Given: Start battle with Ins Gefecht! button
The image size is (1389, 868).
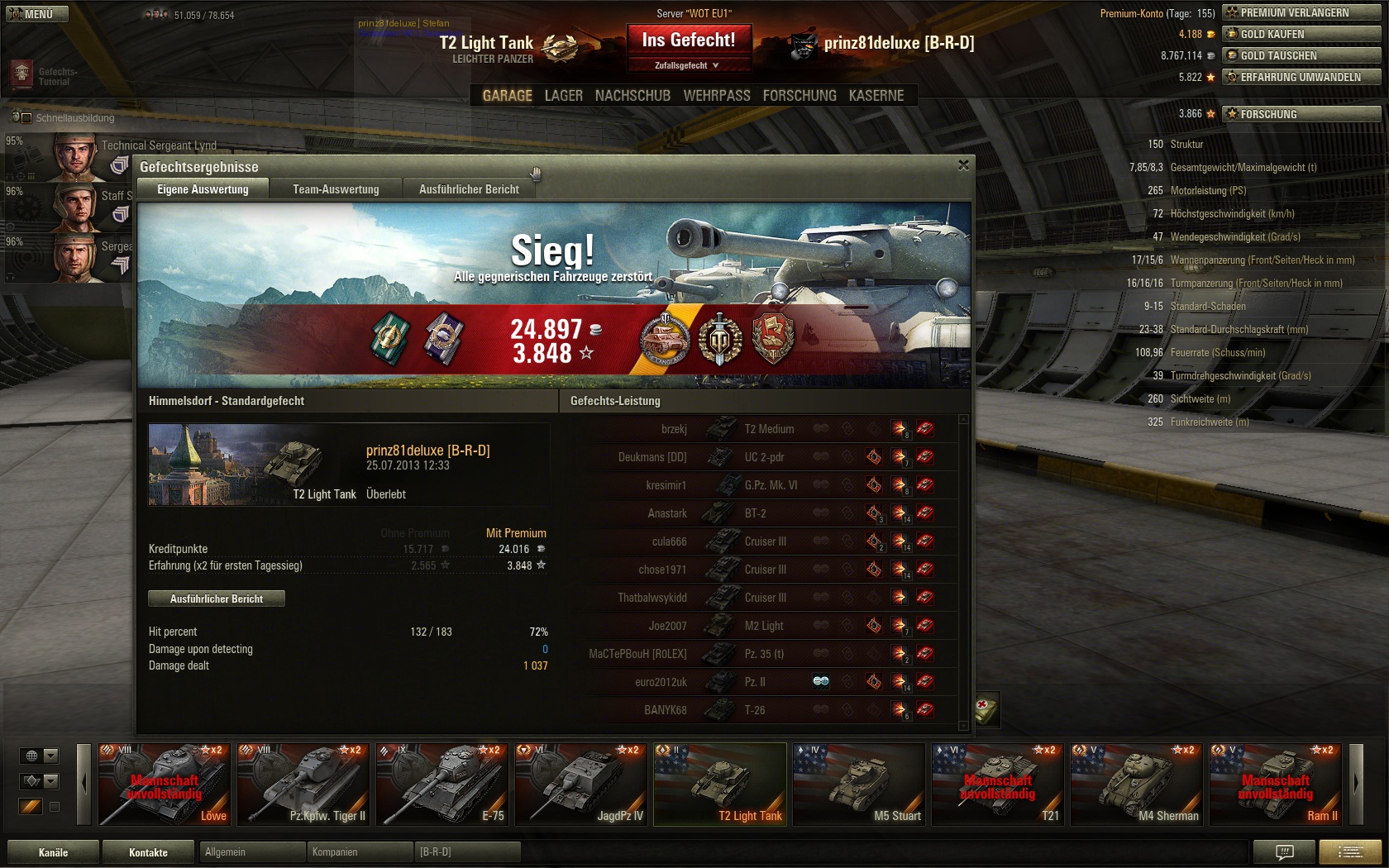Looking at the screenshot, I should coord(688,40).
